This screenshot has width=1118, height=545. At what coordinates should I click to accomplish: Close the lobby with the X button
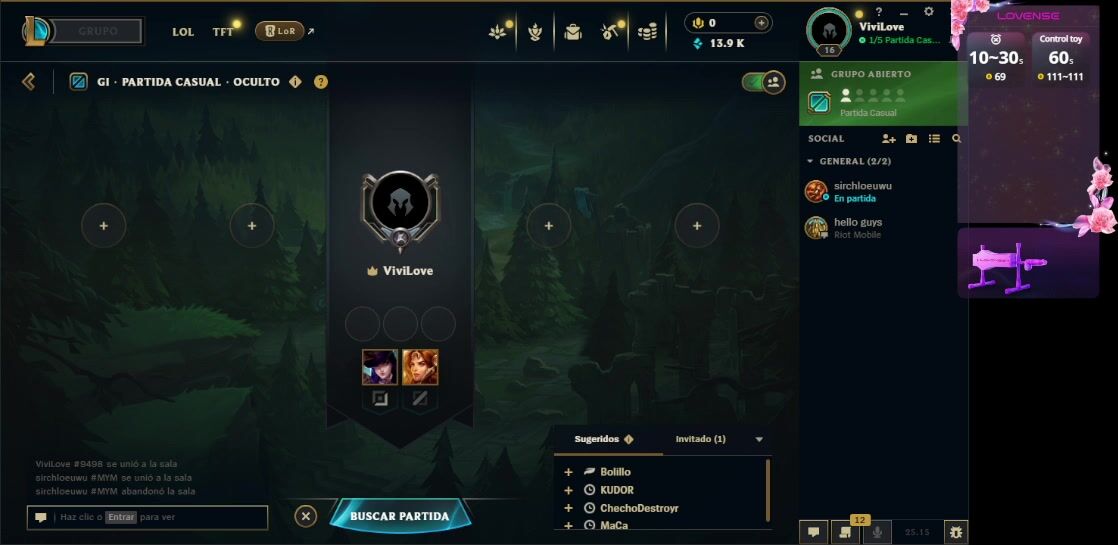[306, 516]
